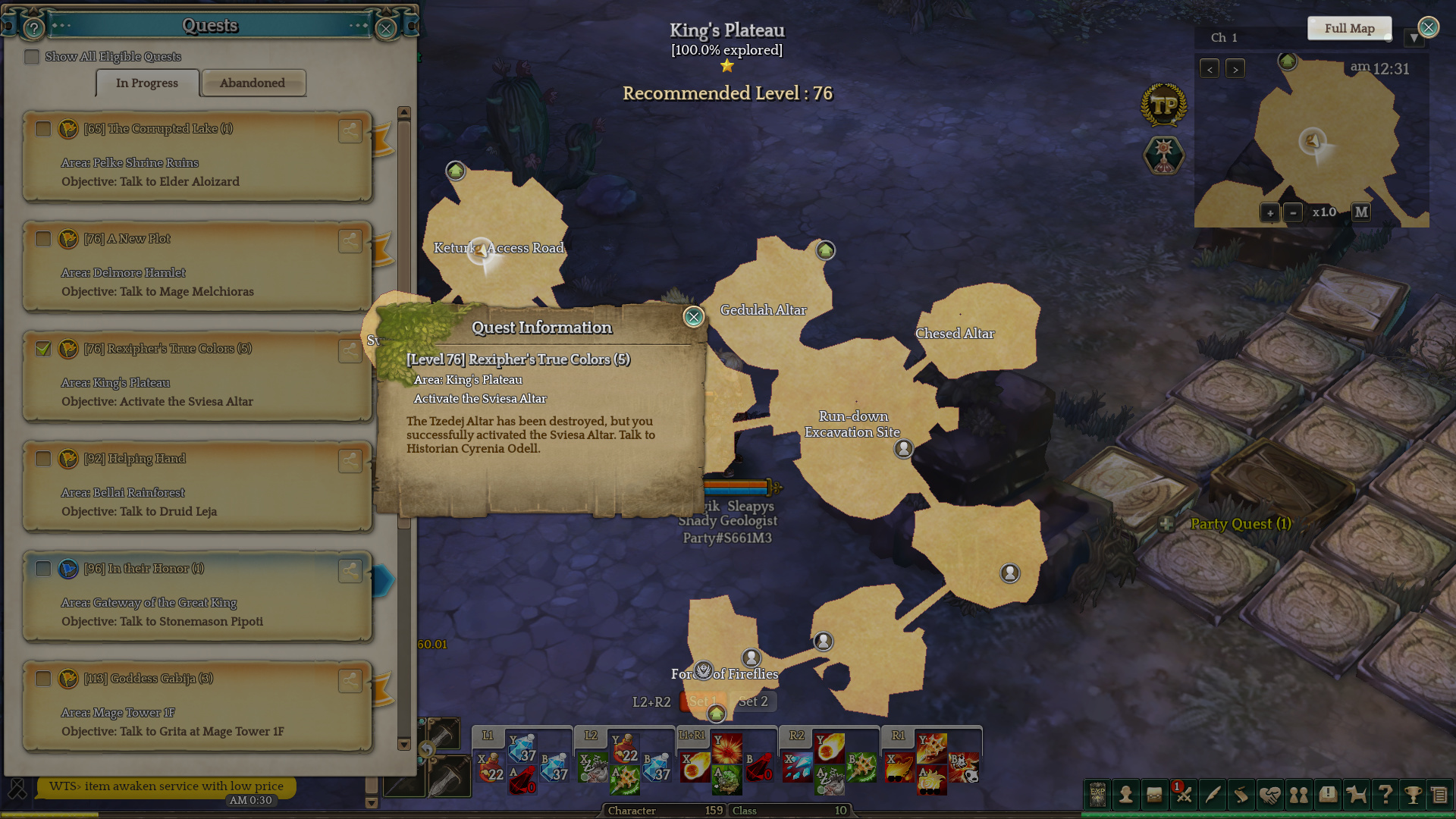Screen dimensions: 1456x819
Task: Open the Quests help button
Action: [x=33, y=29]
